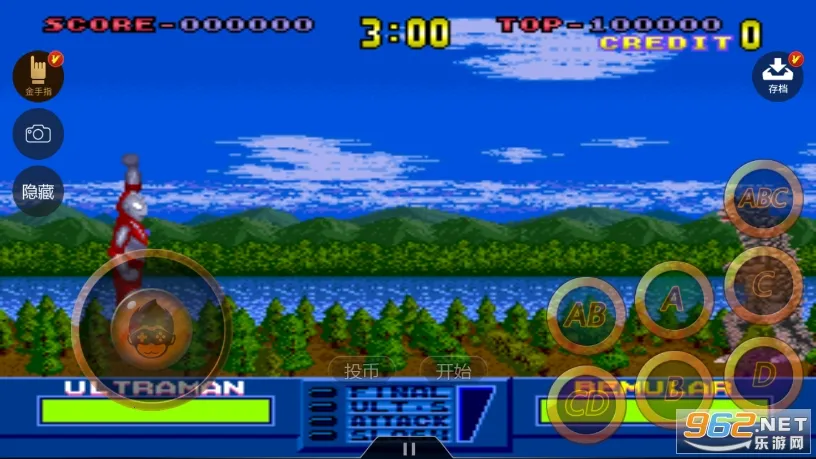Start the game with 开始 button
This screenshot has width=816, height=459.
coord(453,371)
